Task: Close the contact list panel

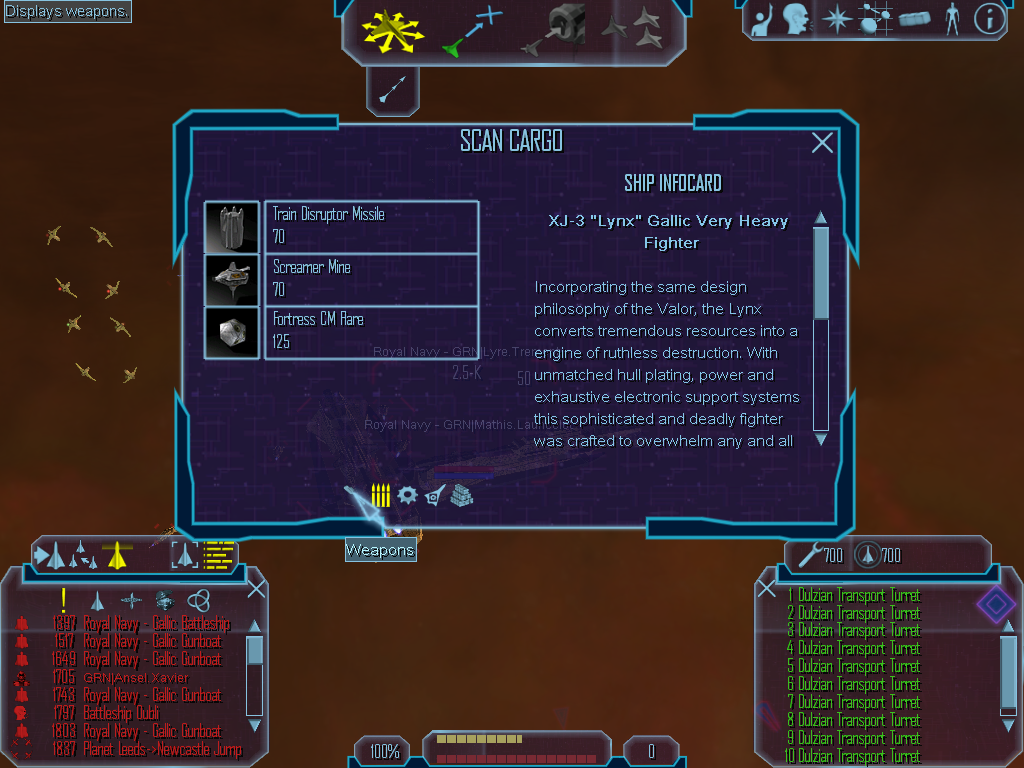Action: point(256,589)
